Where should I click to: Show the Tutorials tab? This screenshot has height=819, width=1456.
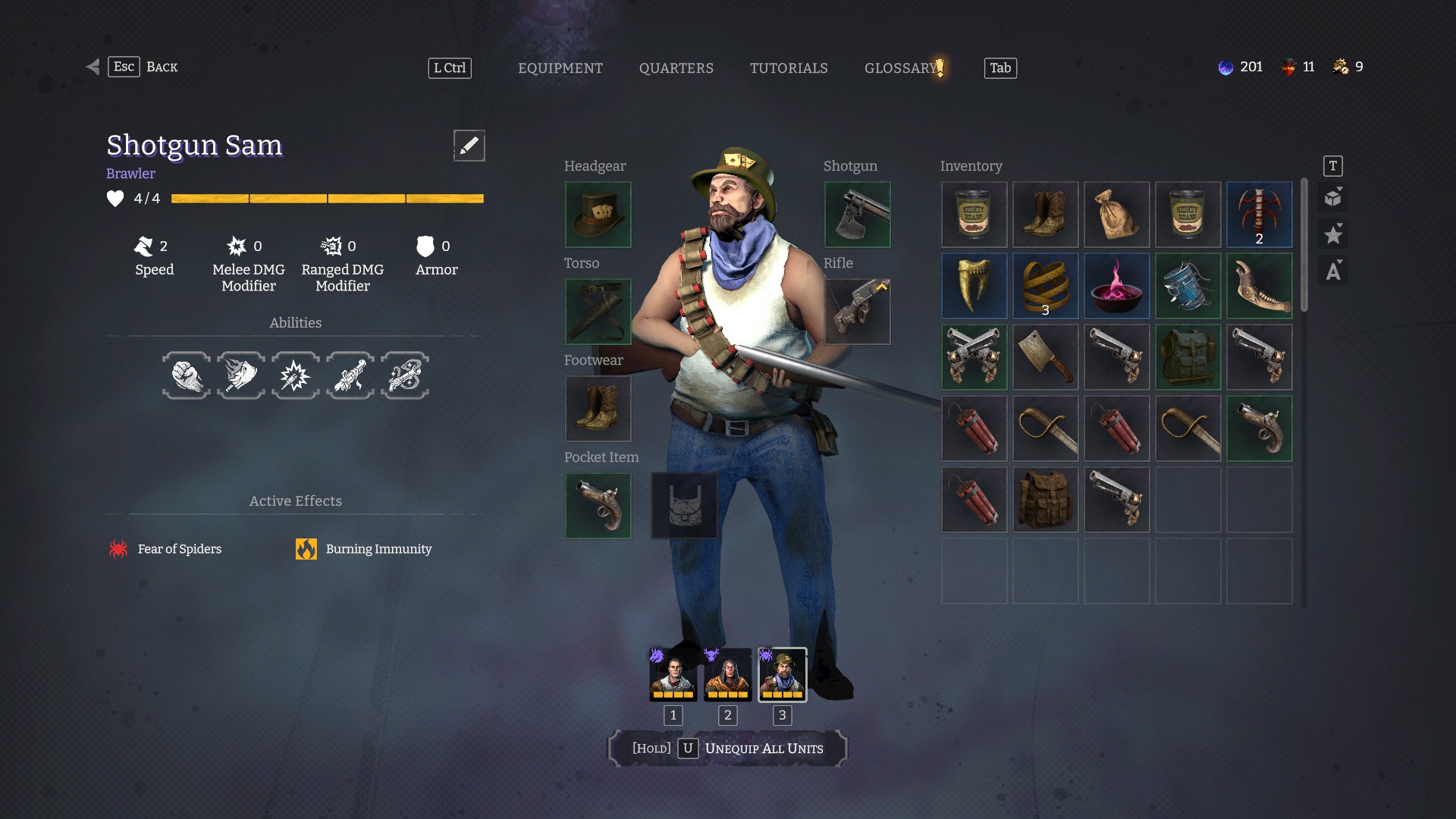coord(789,68)
